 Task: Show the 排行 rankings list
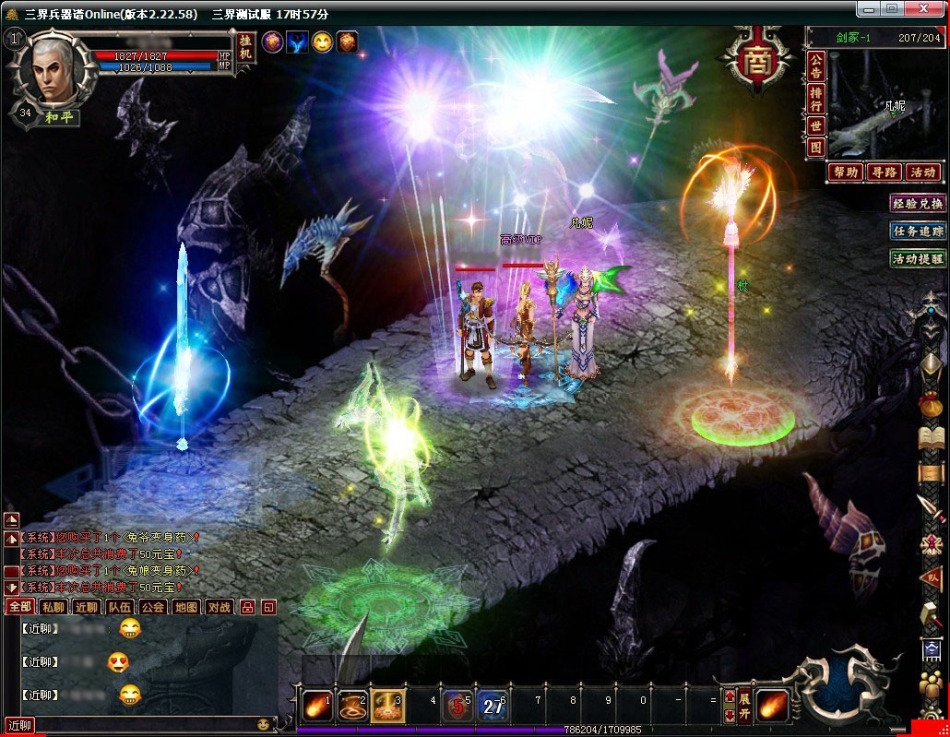pos(816,99)
